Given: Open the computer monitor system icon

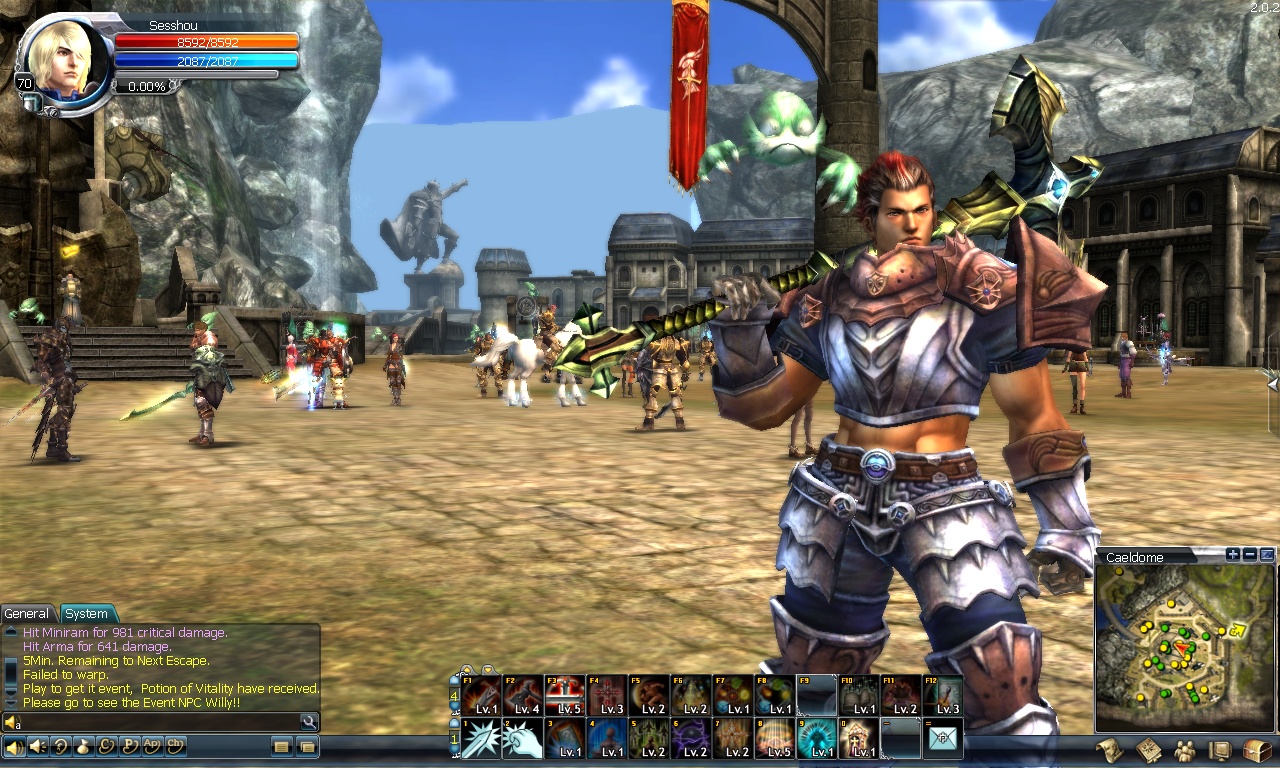Looking at the screenshot, I should click(1220, 750).
